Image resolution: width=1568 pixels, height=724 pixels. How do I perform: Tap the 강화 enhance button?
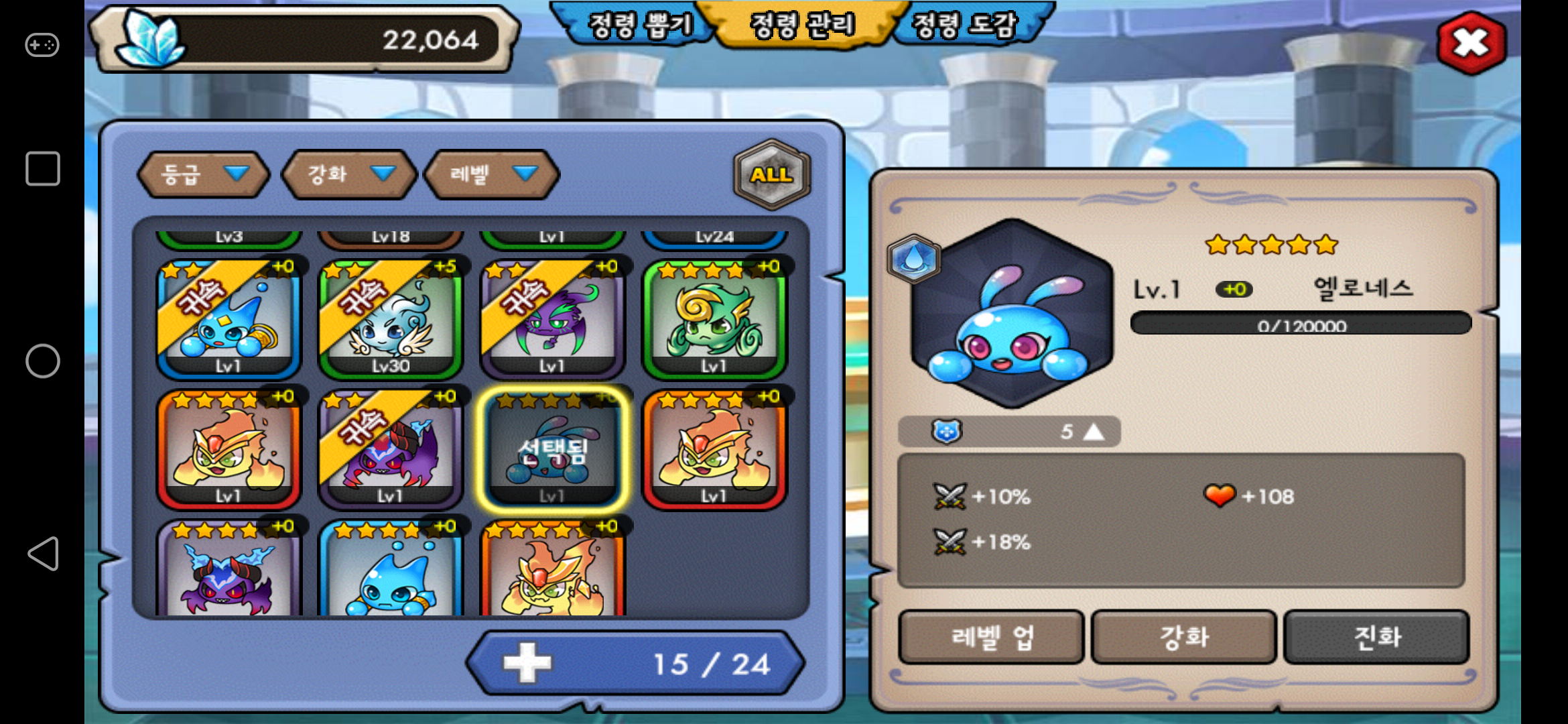(x=1183, y=637)
